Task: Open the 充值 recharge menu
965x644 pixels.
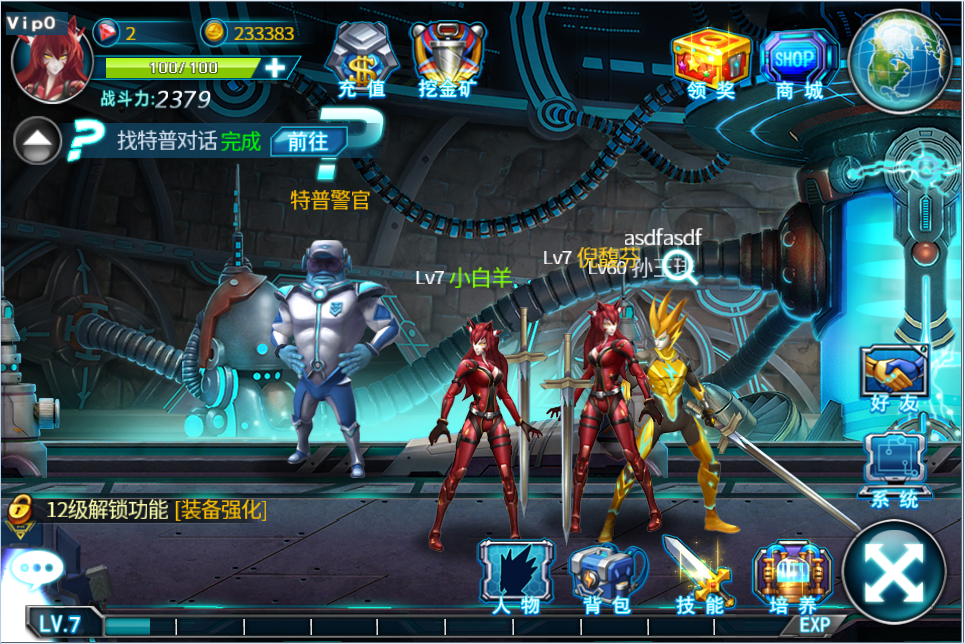Action: tap(360, 59)
